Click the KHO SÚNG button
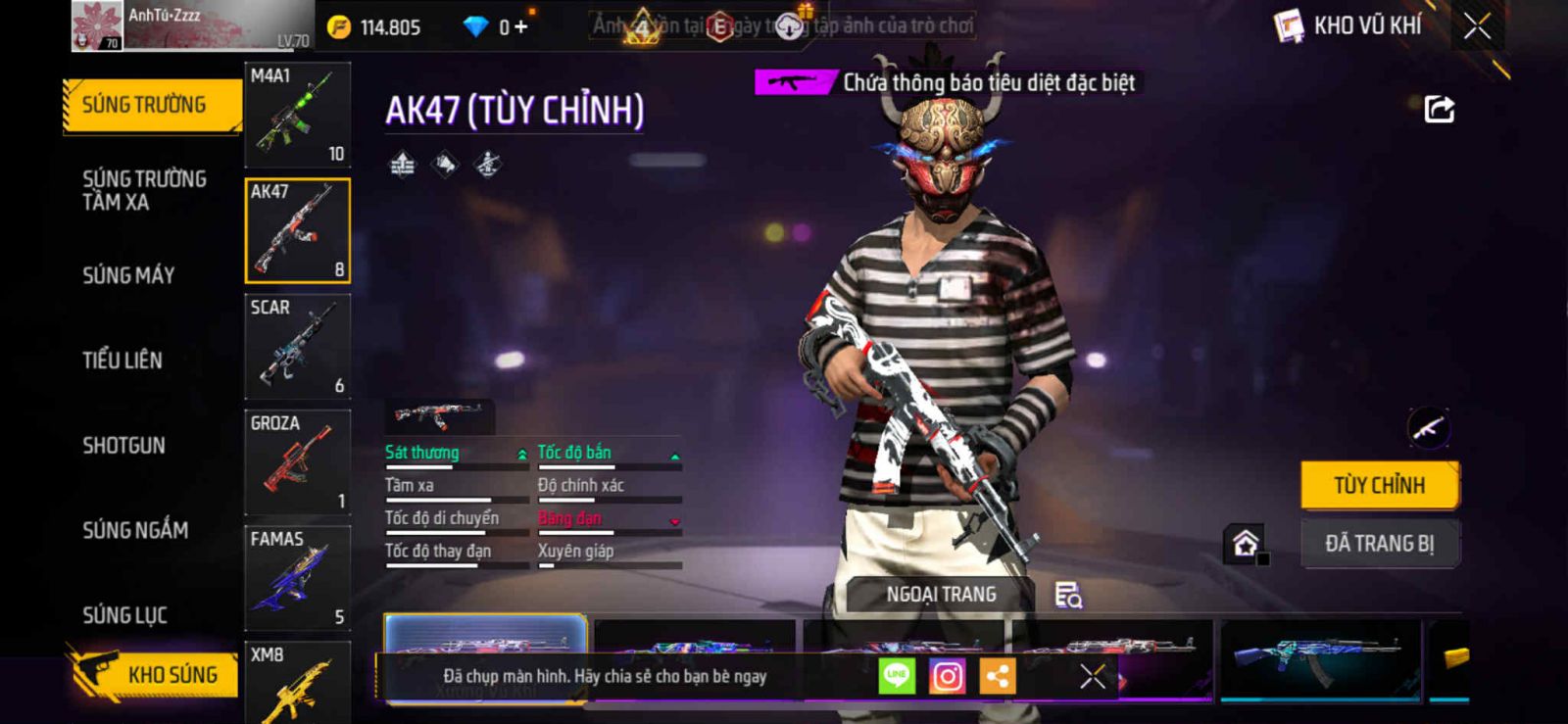This screenshot has width=1568, height=724. [x=157, y=674]
